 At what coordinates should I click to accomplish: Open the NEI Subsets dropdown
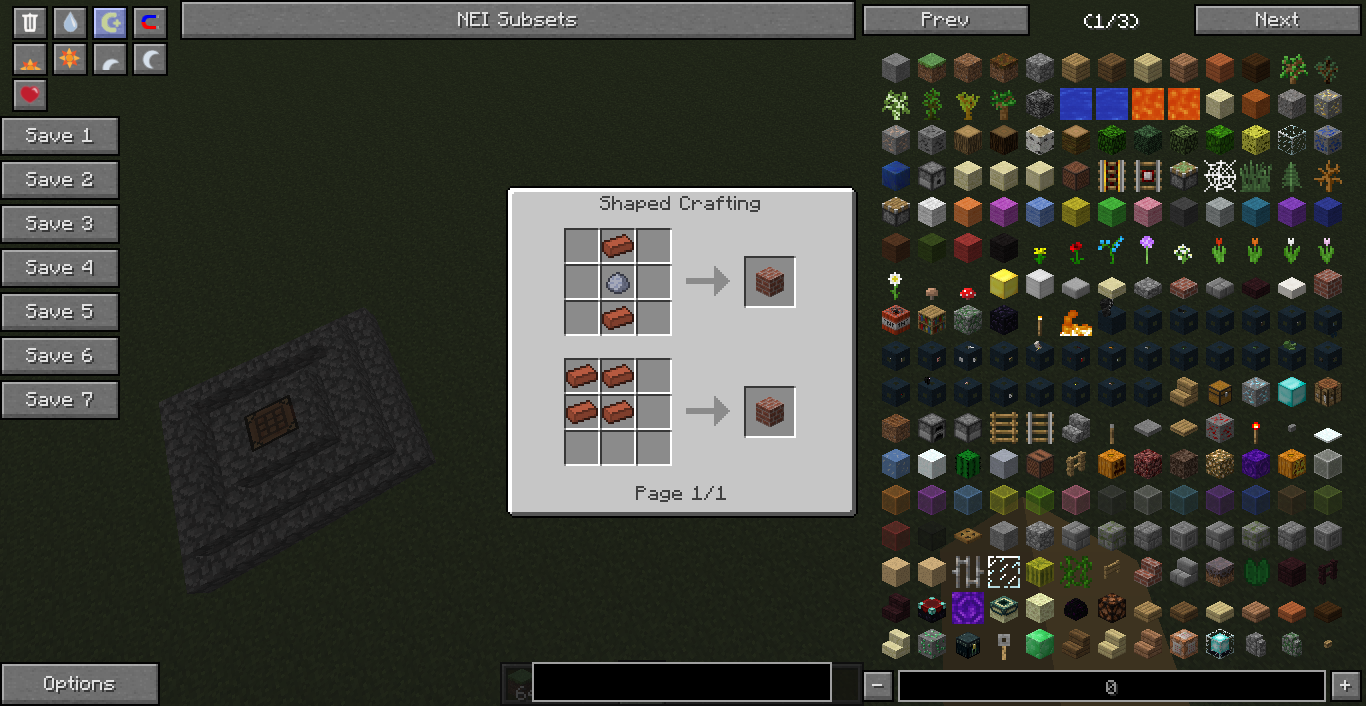coord(517,20)
